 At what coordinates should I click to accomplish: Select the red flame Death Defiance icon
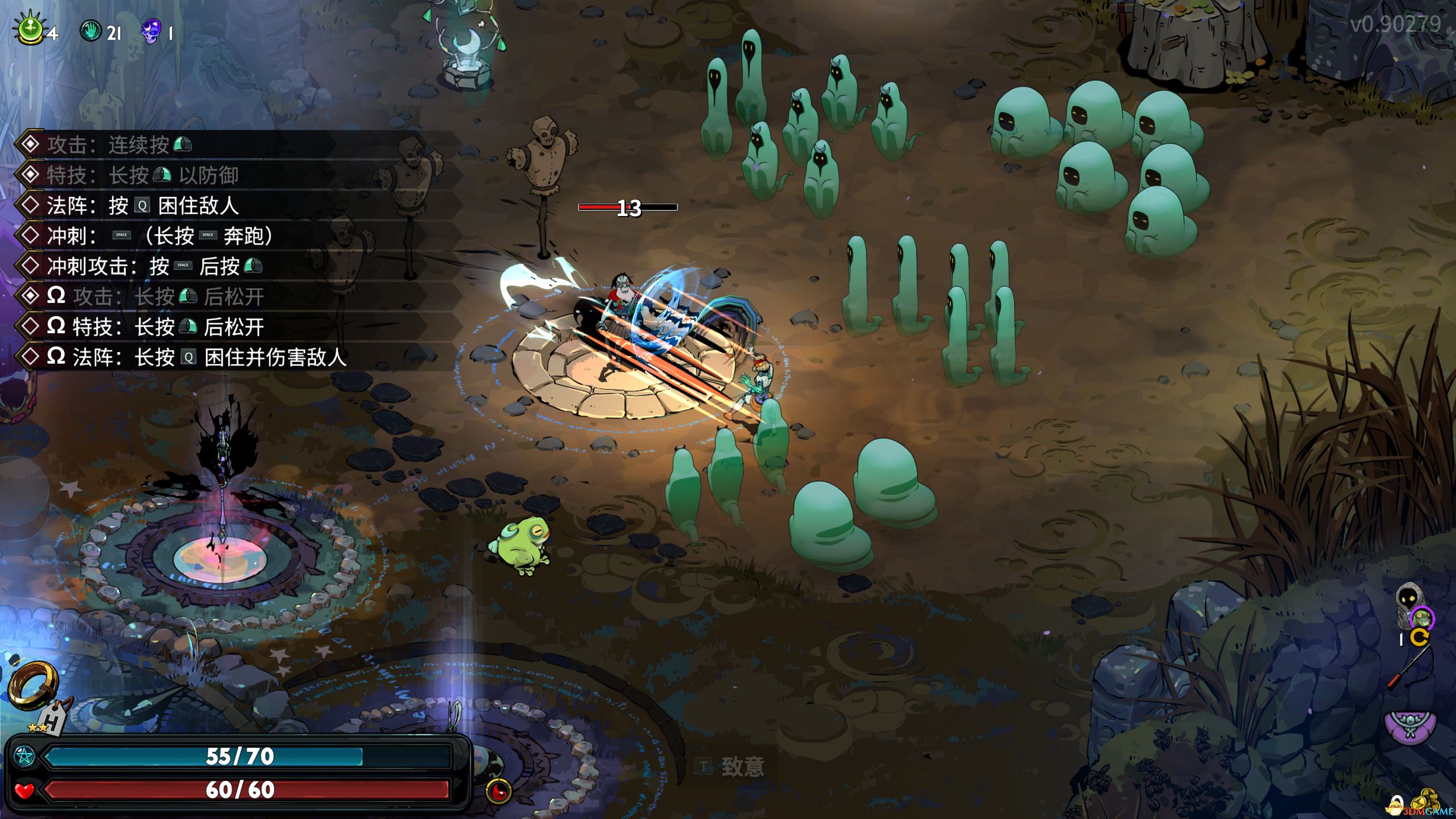pyautogui.click(x=499, y=790)
